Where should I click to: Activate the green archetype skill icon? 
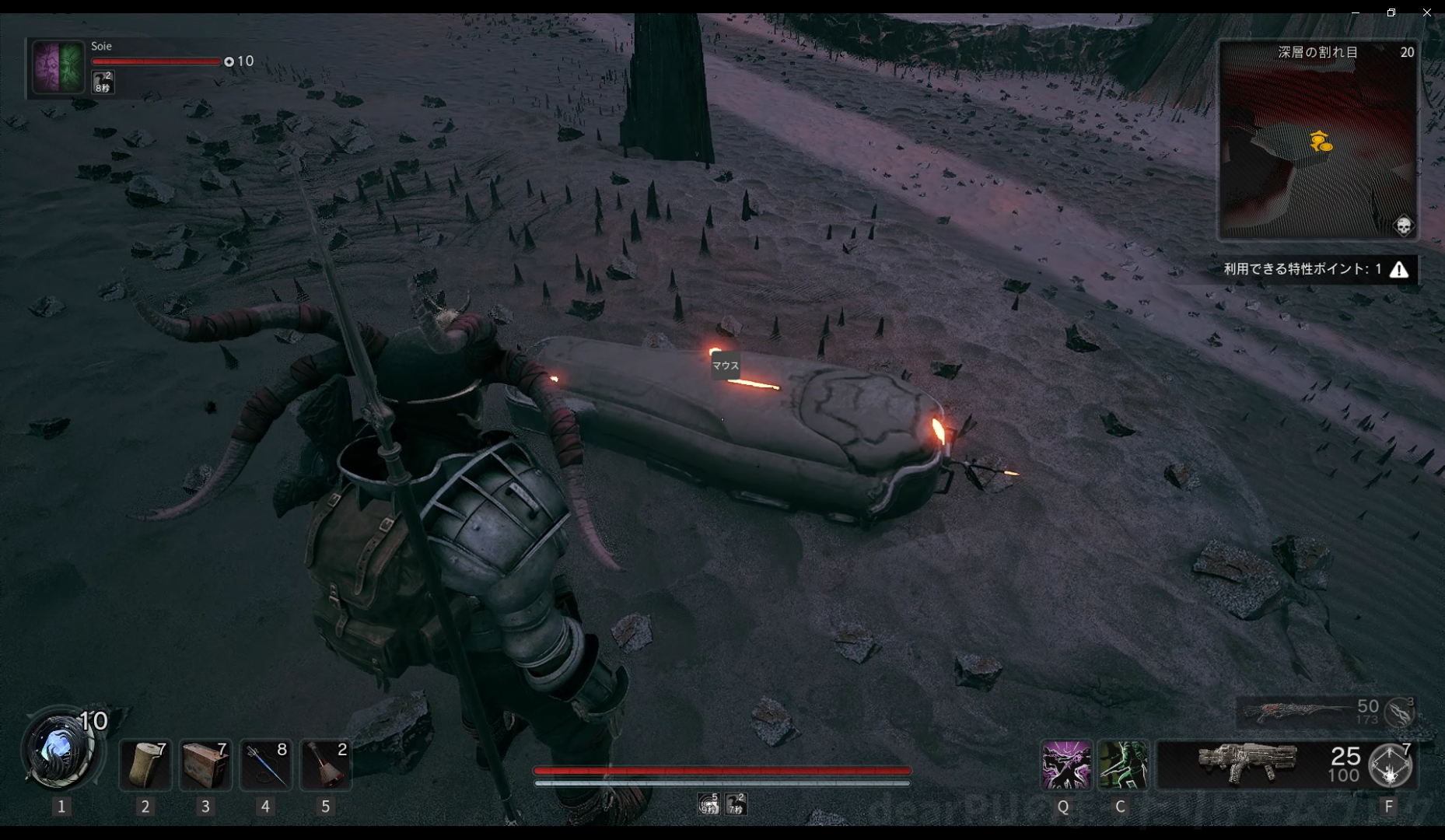pyautogui.click(x=1122, y=765)
